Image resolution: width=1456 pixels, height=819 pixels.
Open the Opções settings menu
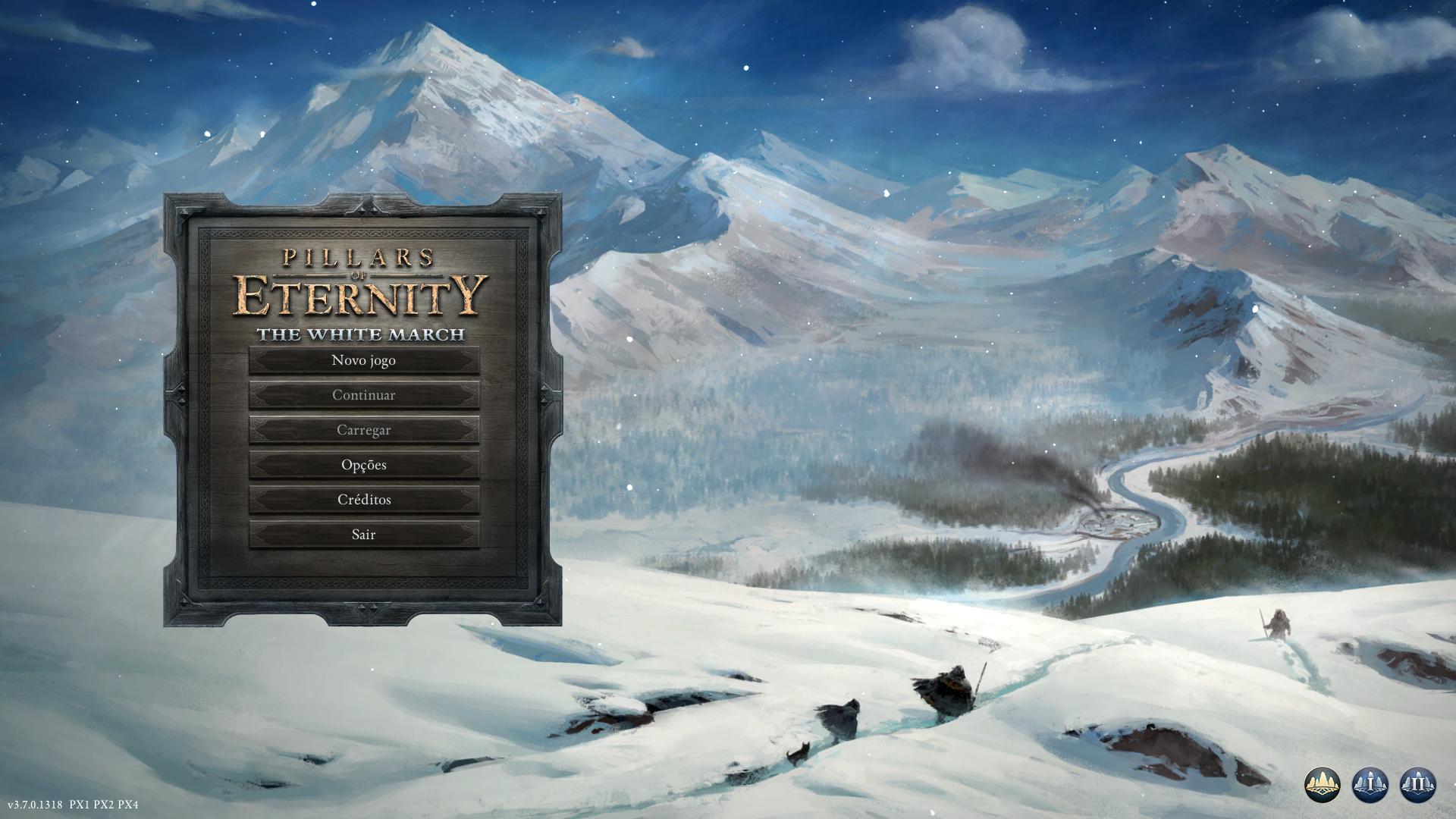coord(364,465)
